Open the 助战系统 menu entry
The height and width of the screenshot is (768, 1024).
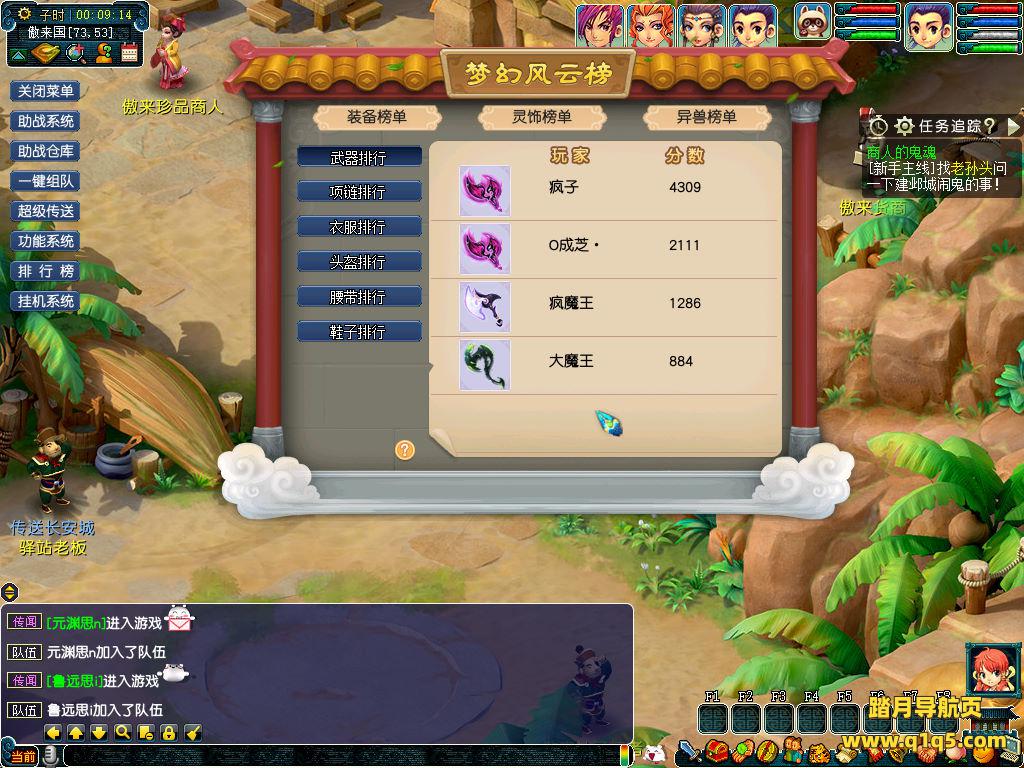coord(45,121)
